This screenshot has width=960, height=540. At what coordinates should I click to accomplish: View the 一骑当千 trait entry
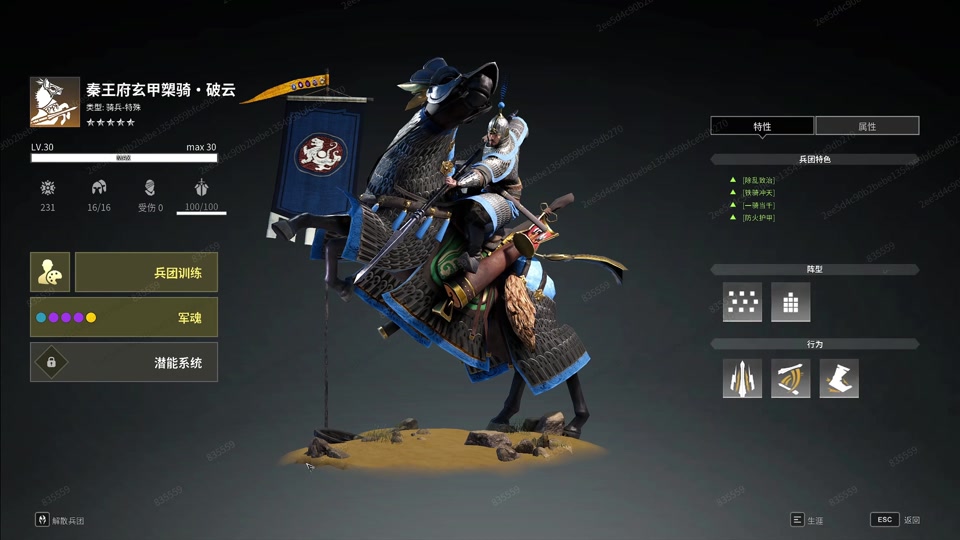tap(758, 205)
